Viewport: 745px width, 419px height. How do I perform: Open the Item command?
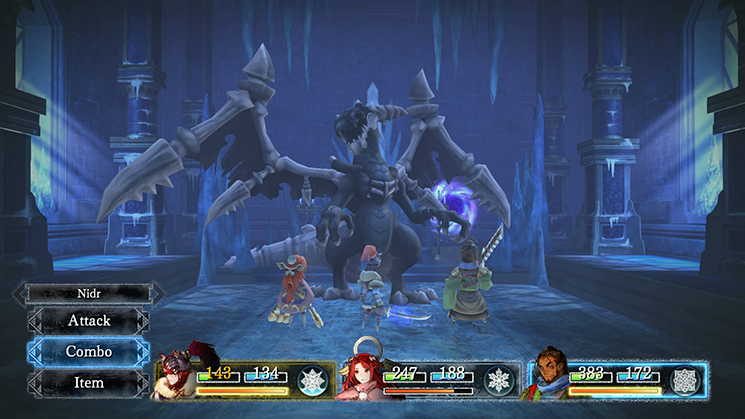pos(89,382)
